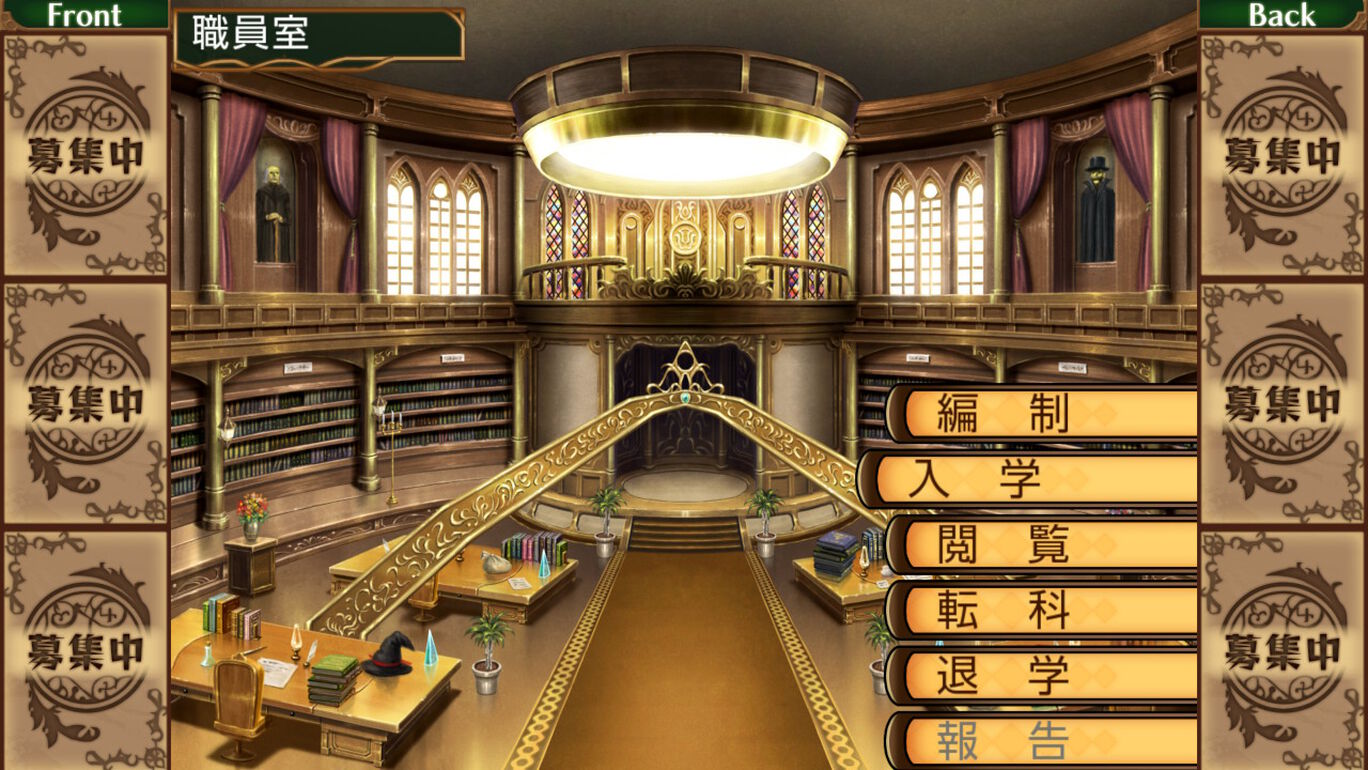Select the 退学 expel option

(x=1045, y=676)
